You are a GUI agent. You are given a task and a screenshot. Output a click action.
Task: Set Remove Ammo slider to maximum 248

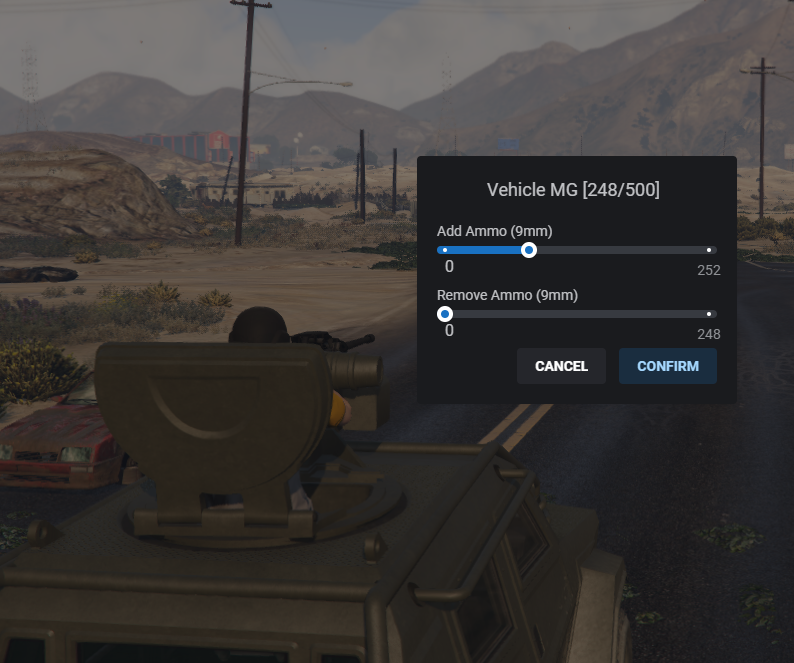(x=709, y=314)
